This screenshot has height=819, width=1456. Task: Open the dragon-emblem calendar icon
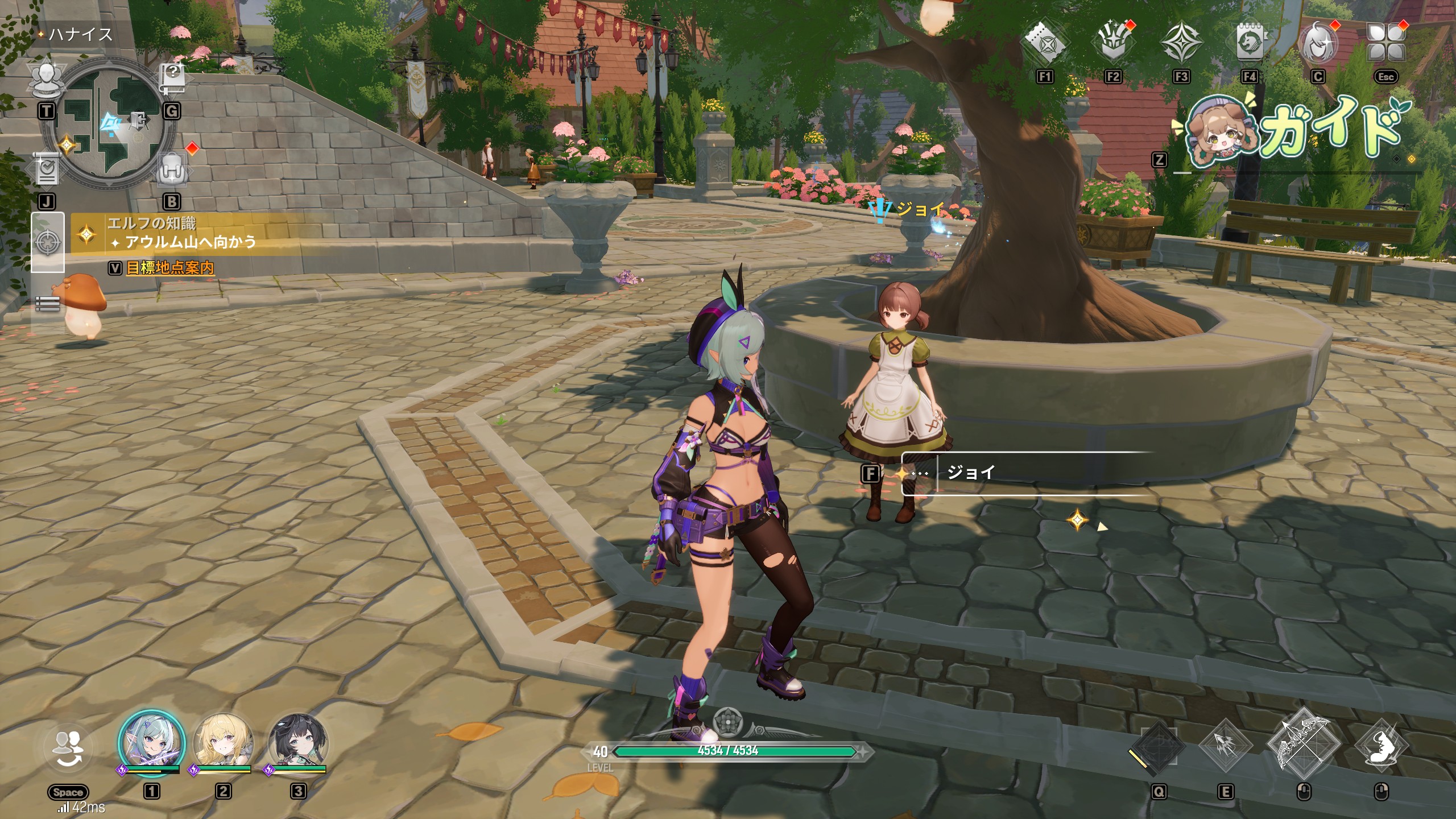pyautogui.click(x=1250, y=44)
